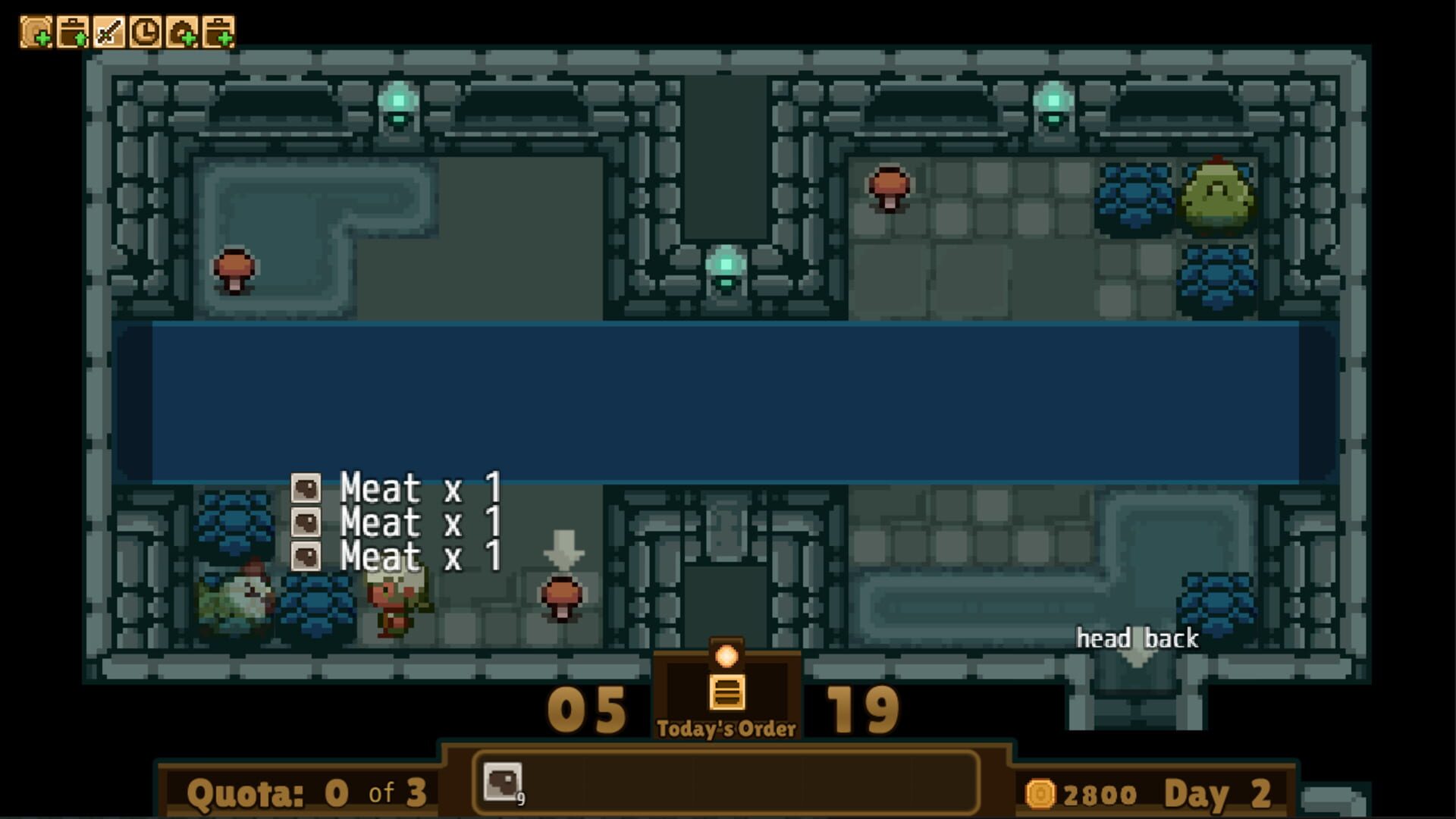Viewport: 1456px width, 819px height.
Task: Select the leftmost charm-with-plus upgrade icon
Action: (x=36, y=30)
